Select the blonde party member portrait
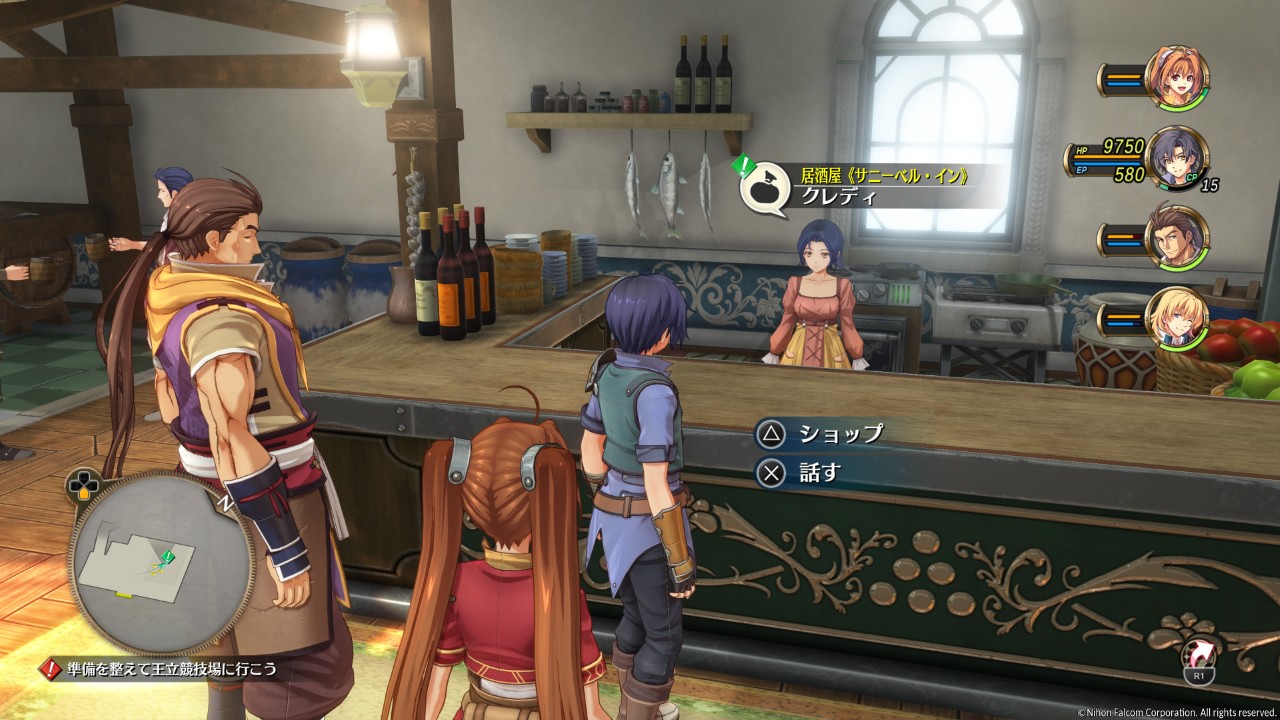The width and height of the screenshot is (1280, 720). click(x=1177, y=317)
